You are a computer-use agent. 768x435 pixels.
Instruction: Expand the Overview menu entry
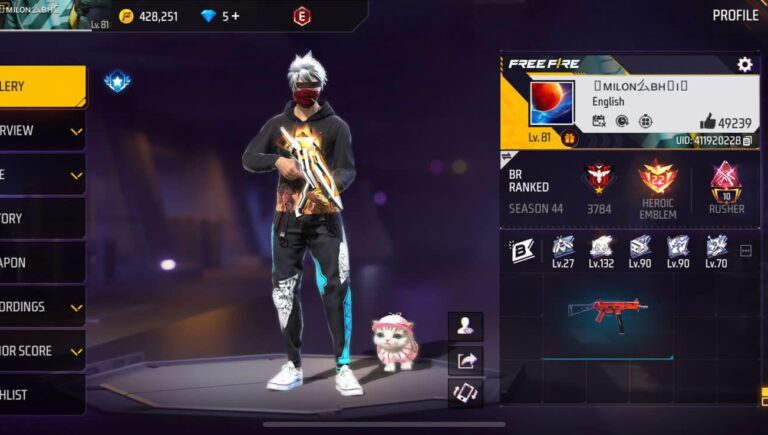point(42,131)
